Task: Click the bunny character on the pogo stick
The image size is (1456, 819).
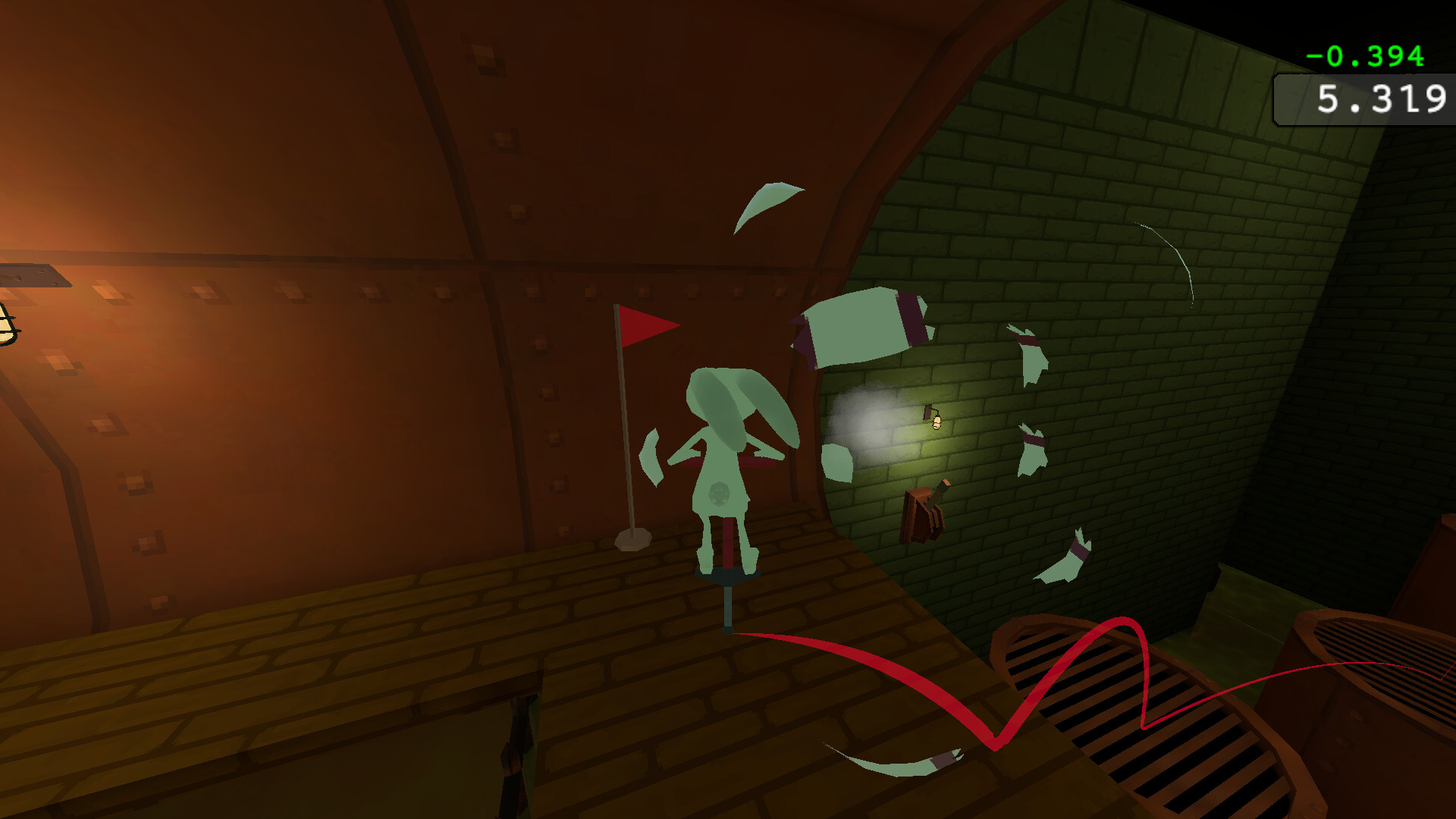Action: tap(724, 455)
